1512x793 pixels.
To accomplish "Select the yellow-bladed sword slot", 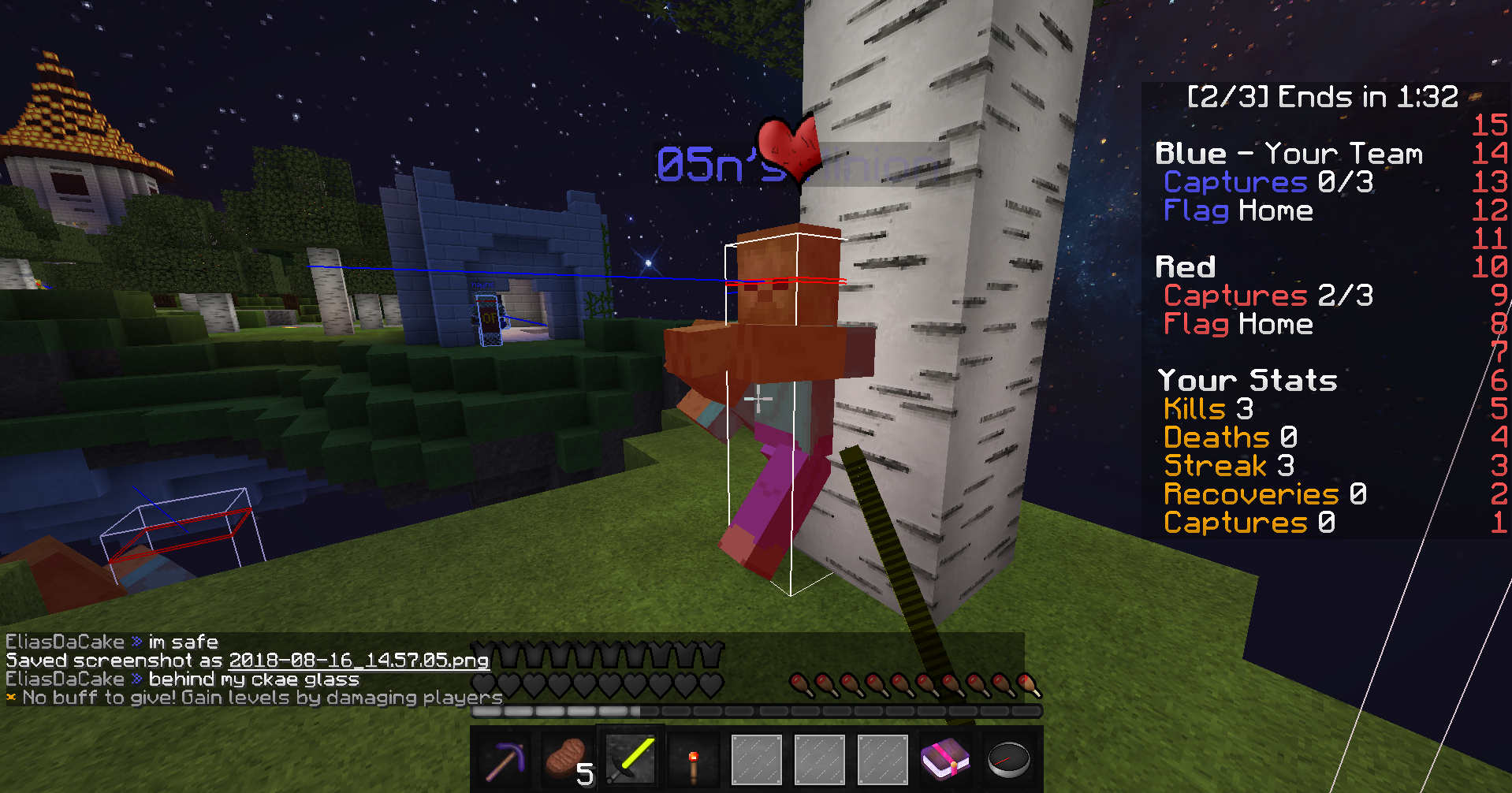I will point(631,760).
